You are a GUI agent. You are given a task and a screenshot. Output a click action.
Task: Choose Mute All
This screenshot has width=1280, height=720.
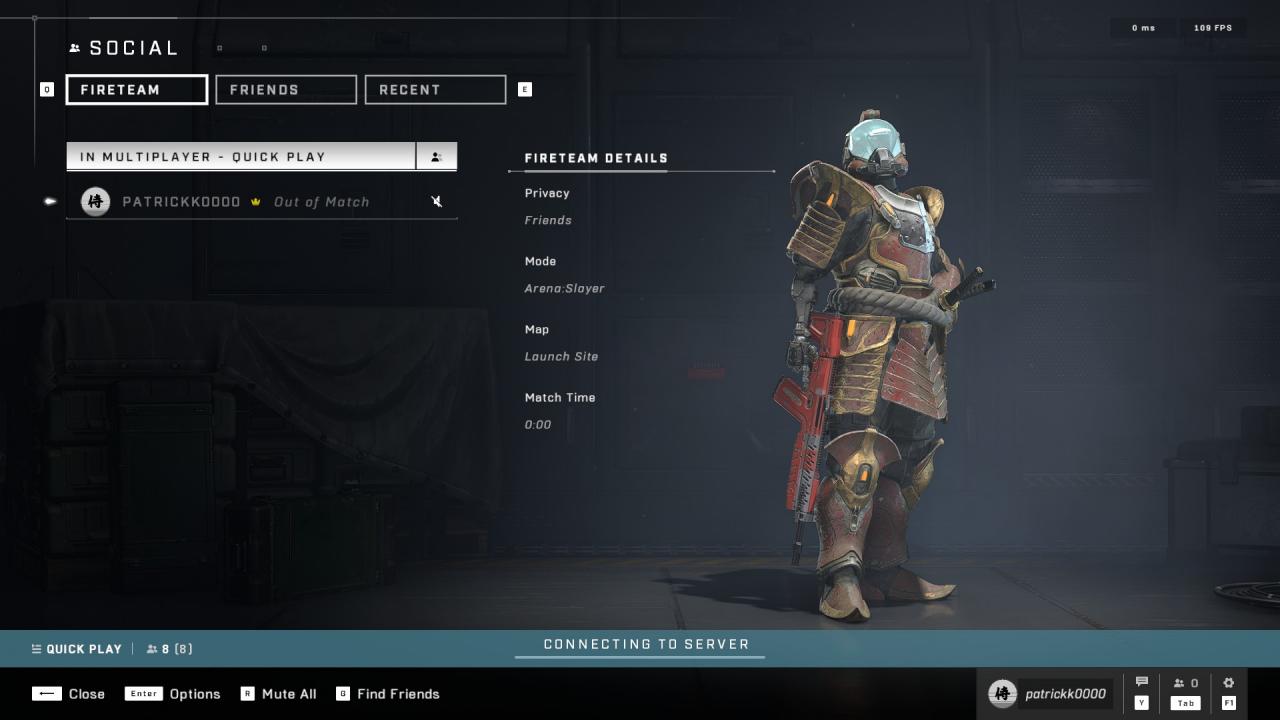[x=278, y=694]
